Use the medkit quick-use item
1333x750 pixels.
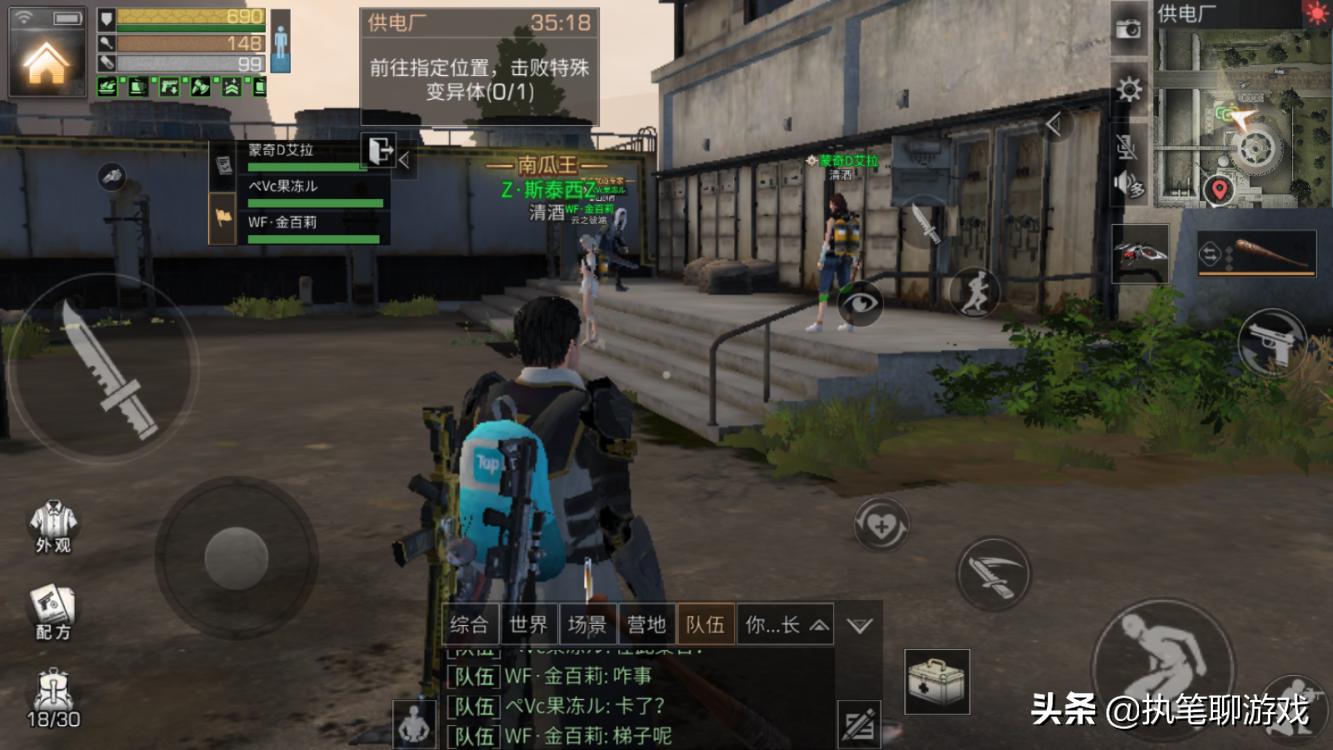coord(936,680)
